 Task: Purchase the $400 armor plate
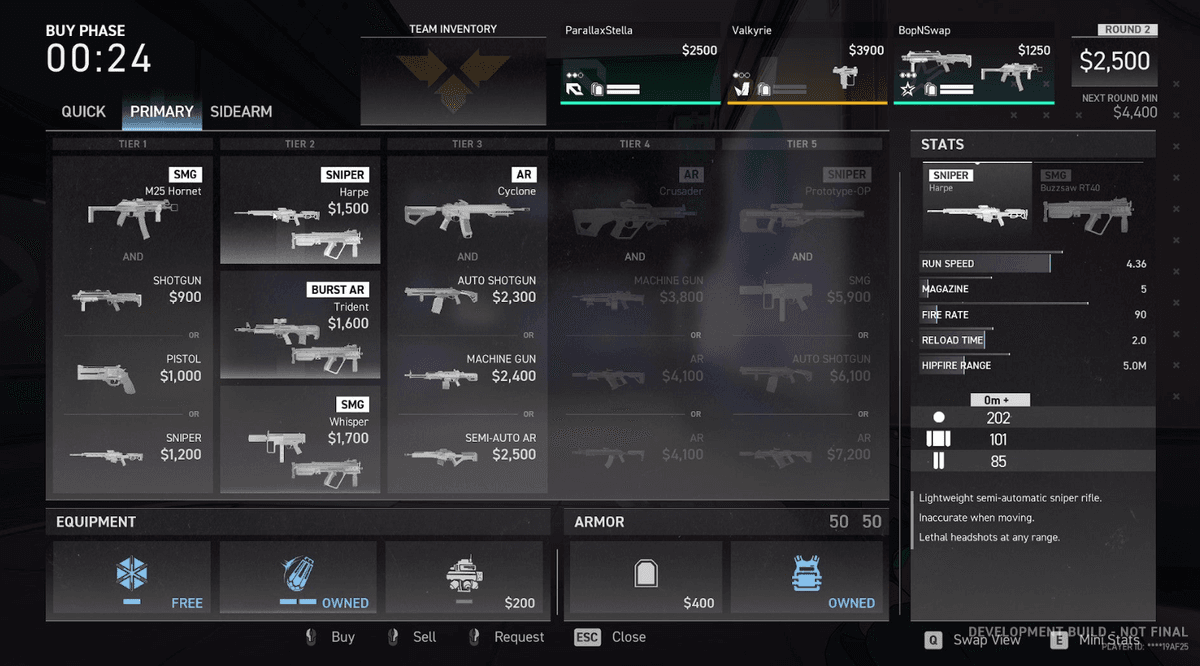point(646,577)
